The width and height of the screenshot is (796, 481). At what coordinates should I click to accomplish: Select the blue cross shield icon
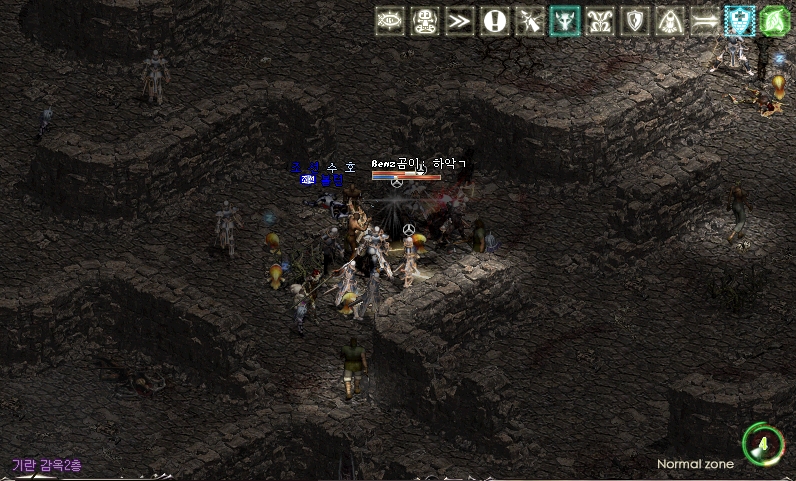point(740,21)
